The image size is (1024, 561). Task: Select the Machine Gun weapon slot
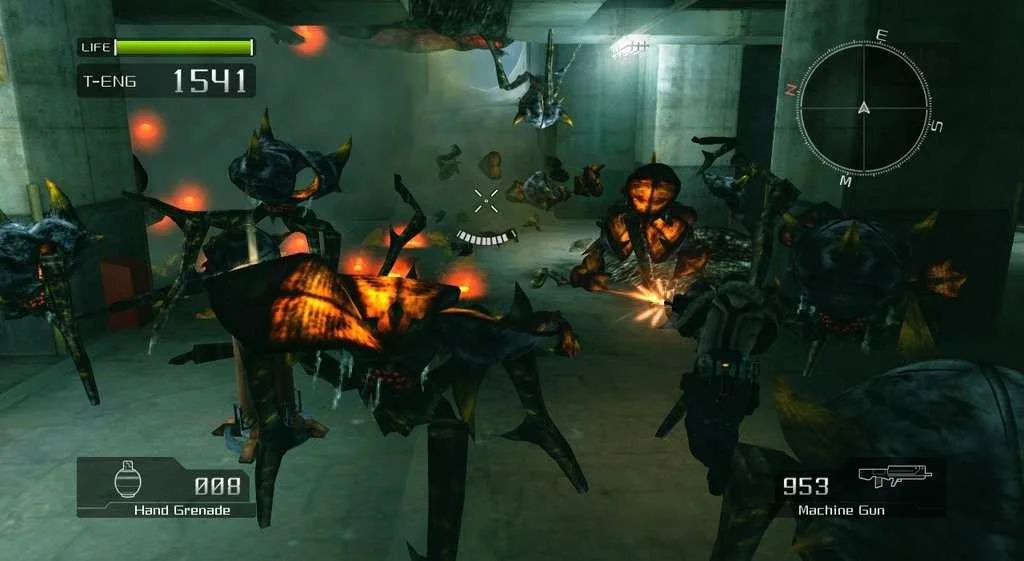(x=858, y=489)
